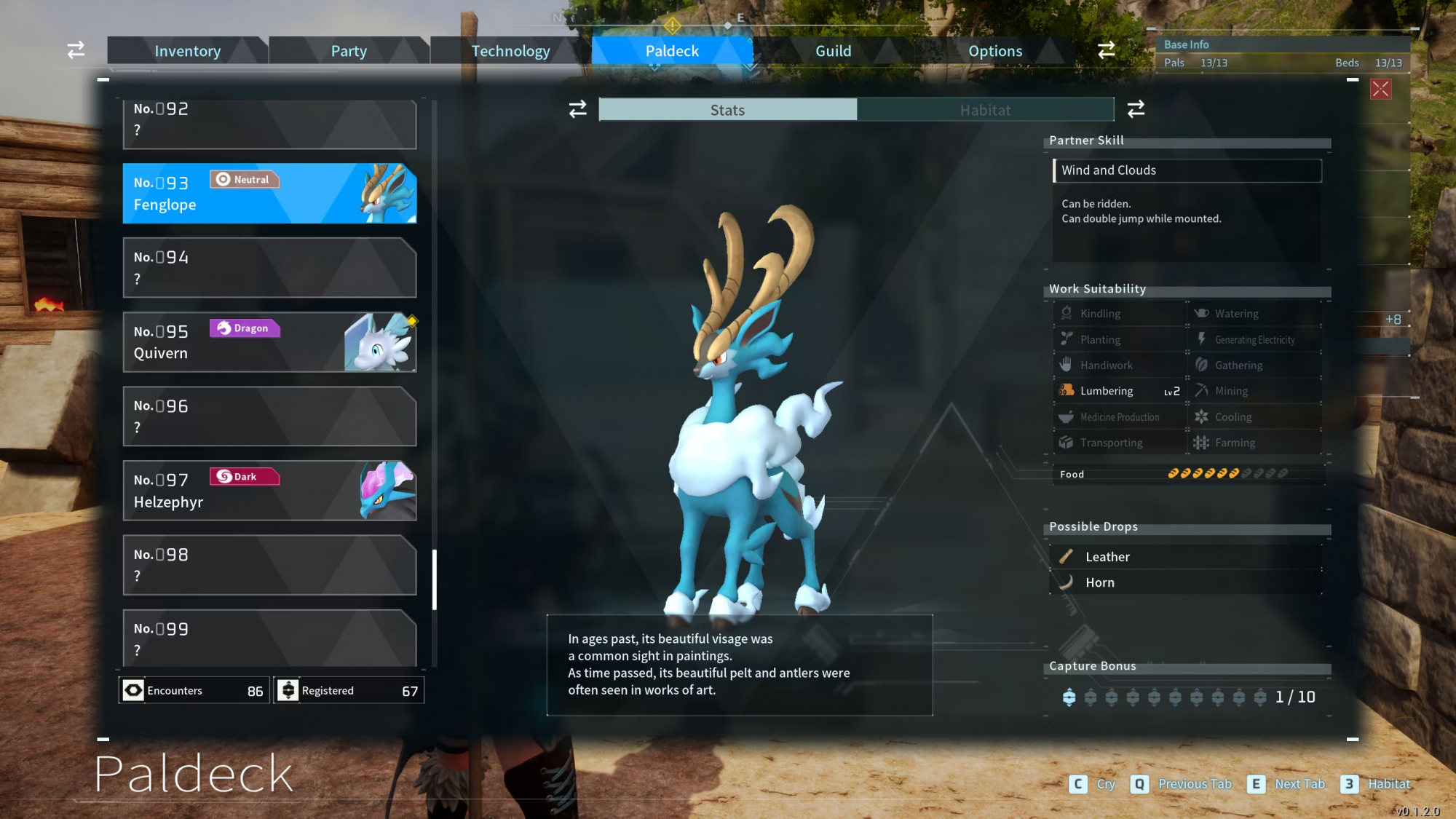Select the unknown No.094 entry
This screenshot has width=1456, height=819.
click(x=269, y=268)
